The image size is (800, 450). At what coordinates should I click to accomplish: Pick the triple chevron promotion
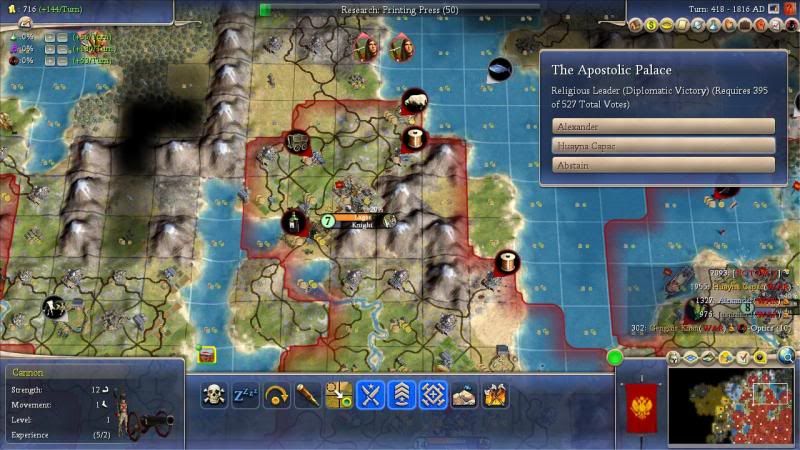coord(402,394)
